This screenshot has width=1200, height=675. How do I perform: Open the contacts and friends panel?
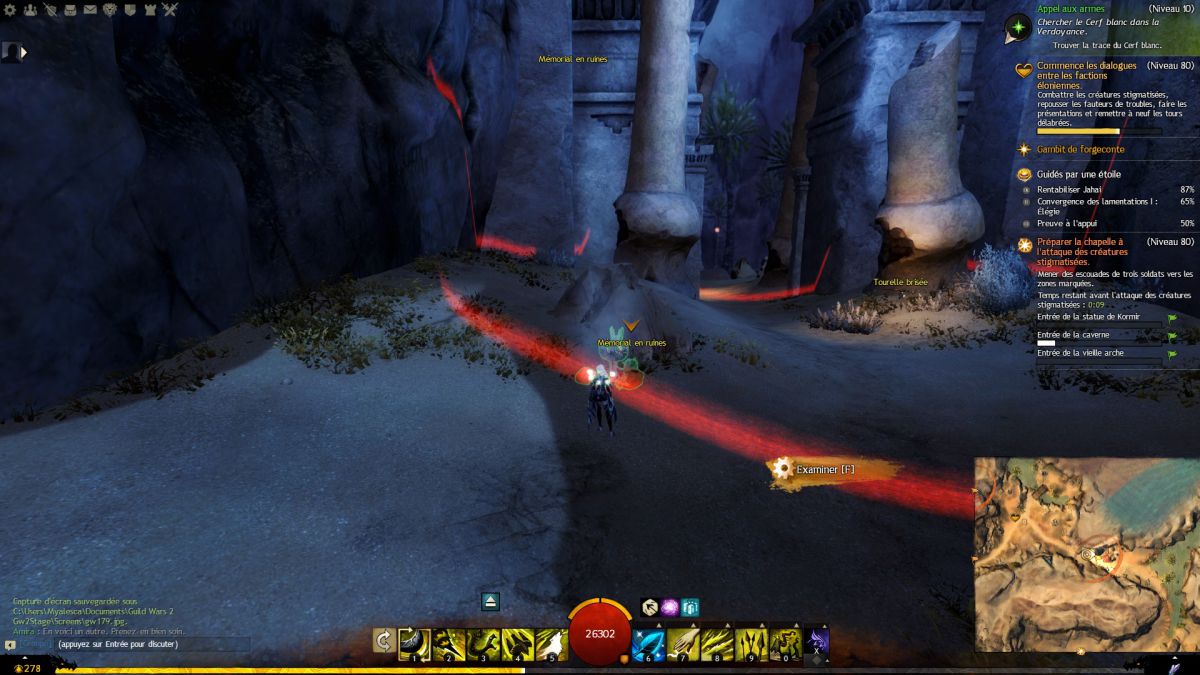29,10
